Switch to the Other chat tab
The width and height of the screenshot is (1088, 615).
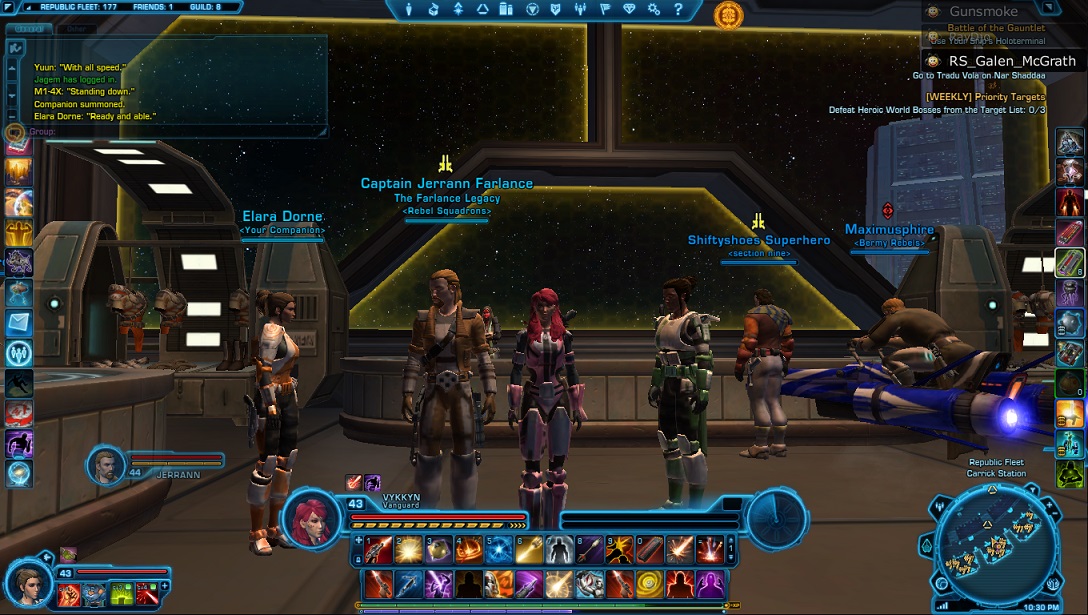[x=75, y=29]
